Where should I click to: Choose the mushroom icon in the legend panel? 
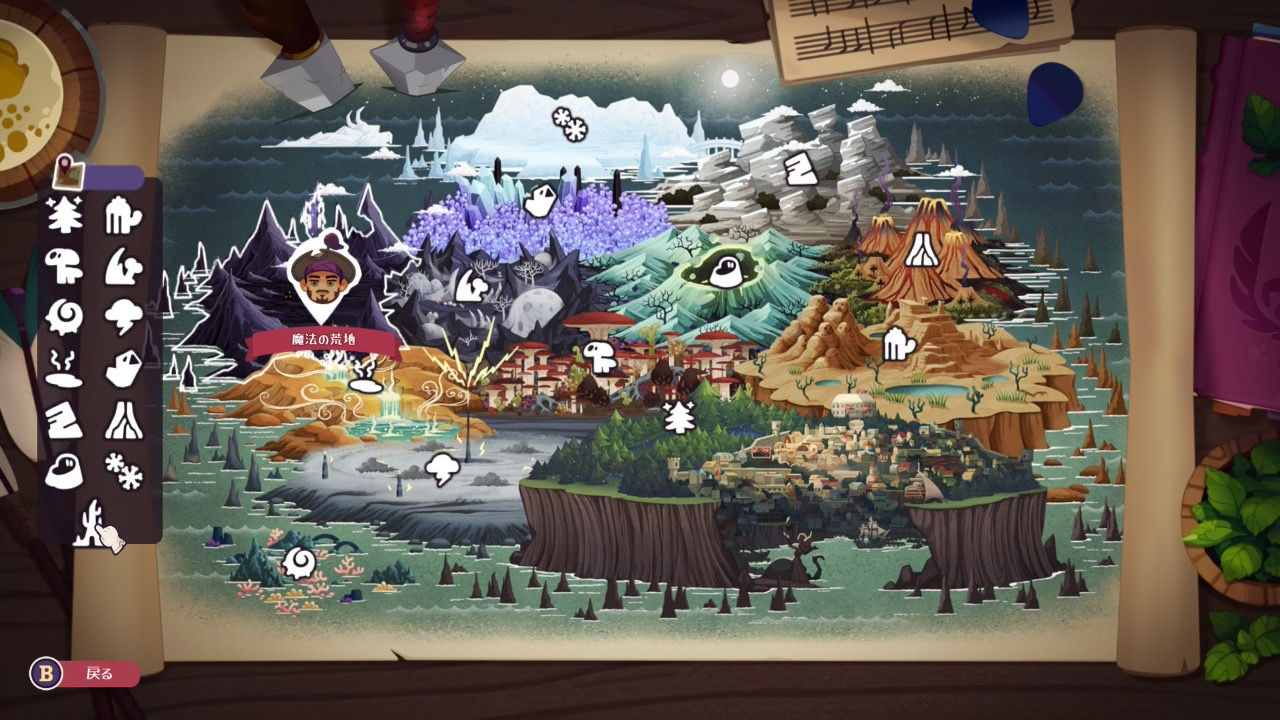(64, 265)
